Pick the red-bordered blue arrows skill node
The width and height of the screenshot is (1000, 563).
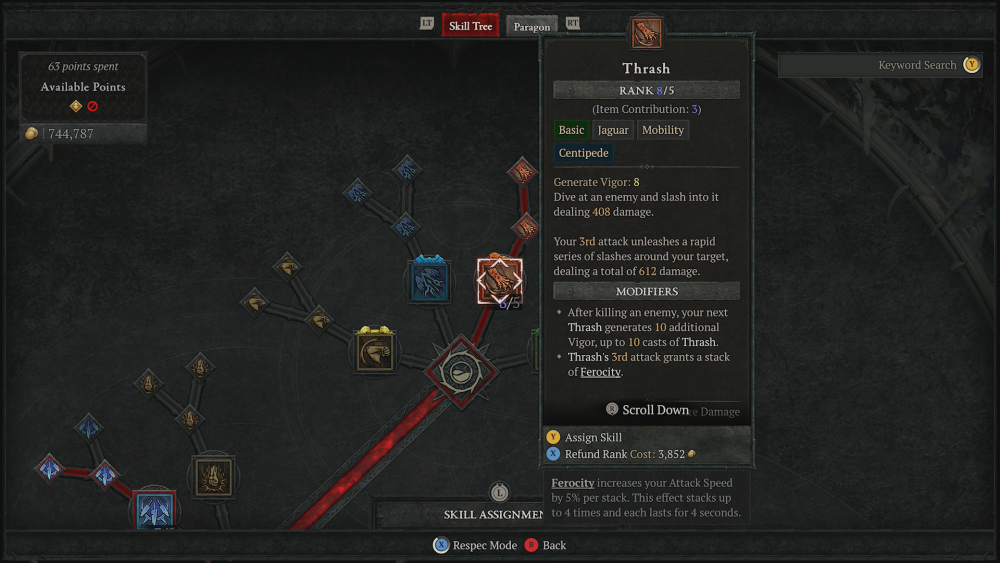coord(154,510)
